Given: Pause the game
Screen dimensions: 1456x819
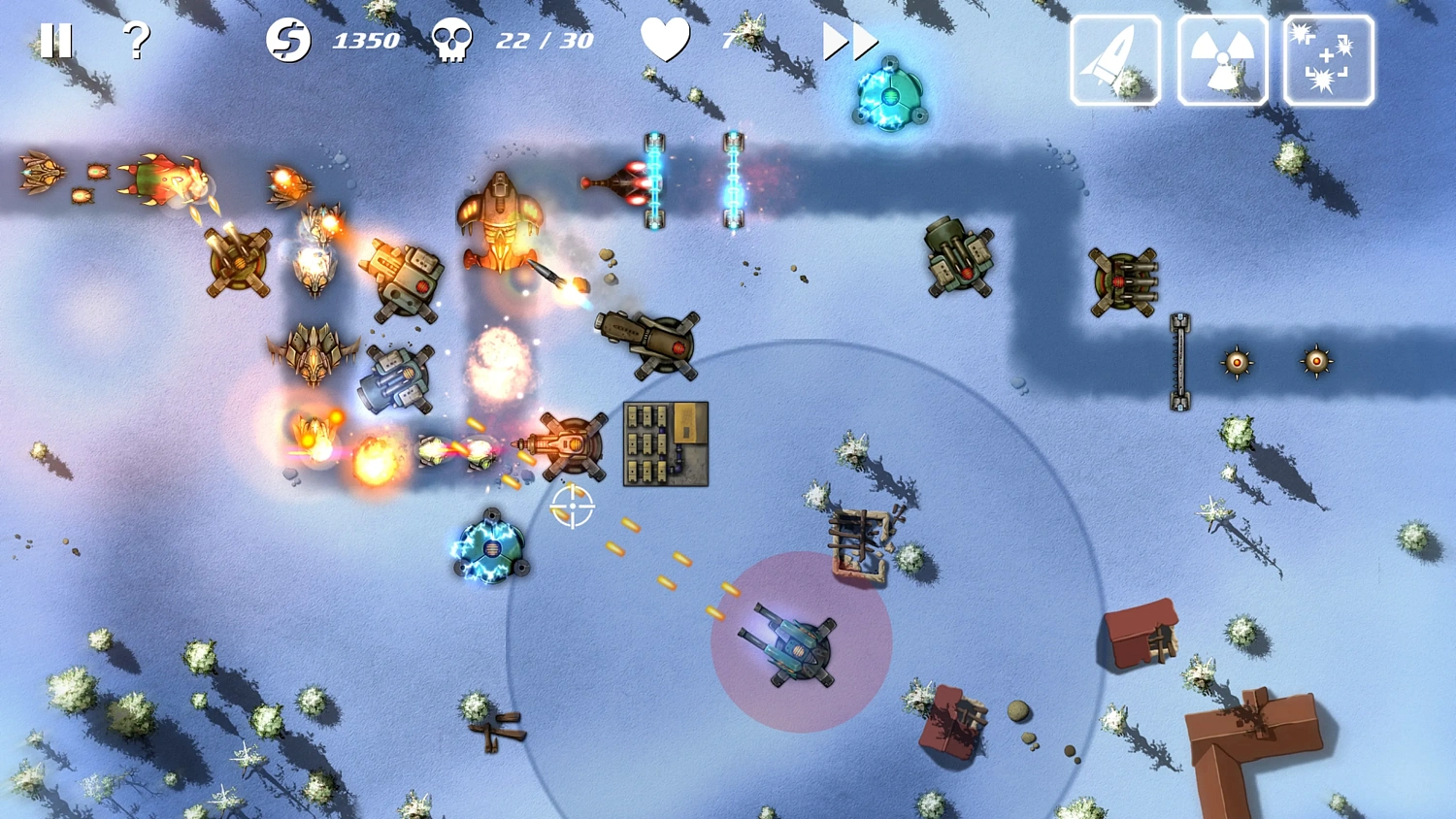Looking at the screenshot, I should [x=57, y=41].
